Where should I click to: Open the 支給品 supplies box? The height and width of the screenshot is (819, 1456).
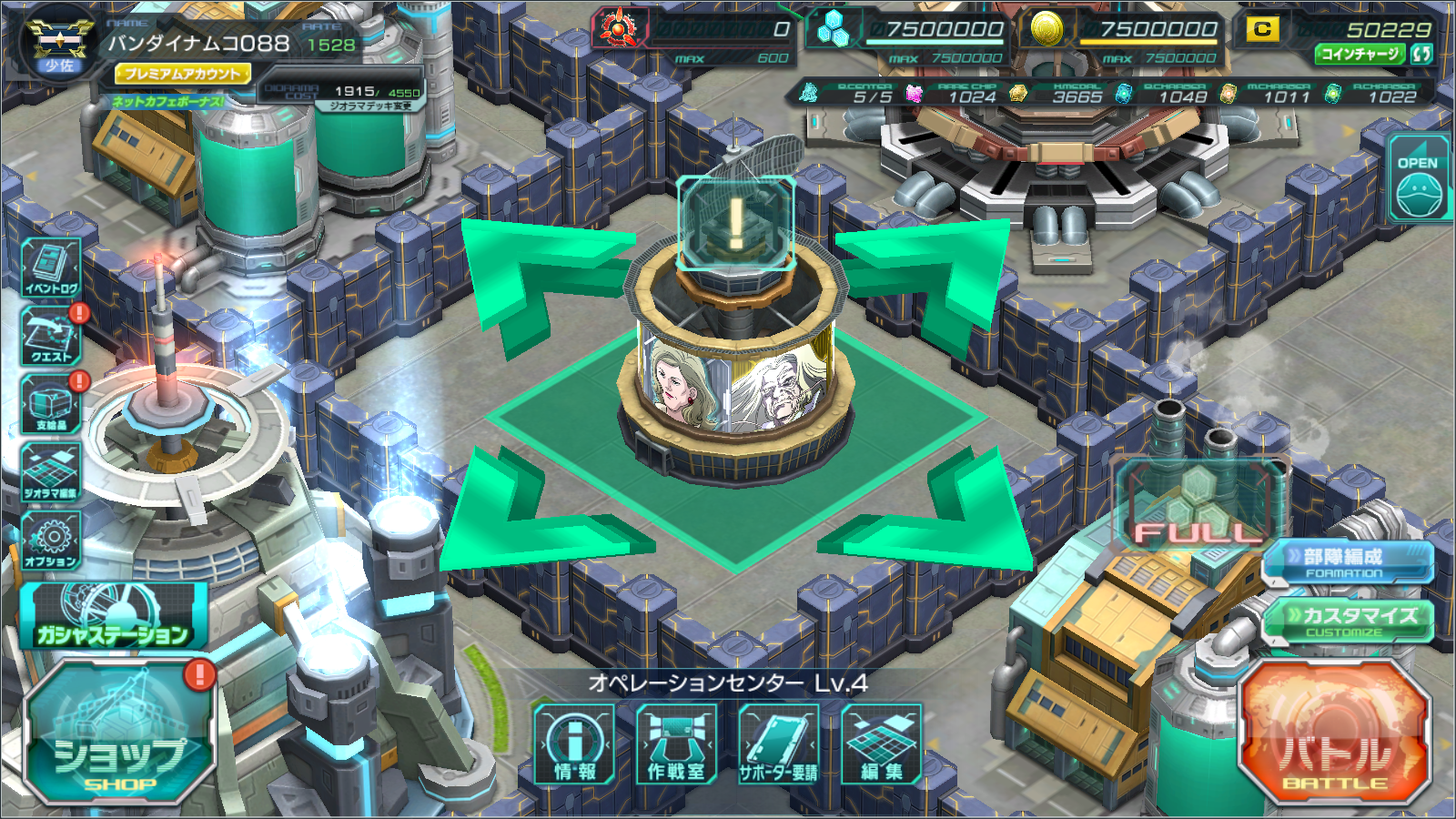52,404
